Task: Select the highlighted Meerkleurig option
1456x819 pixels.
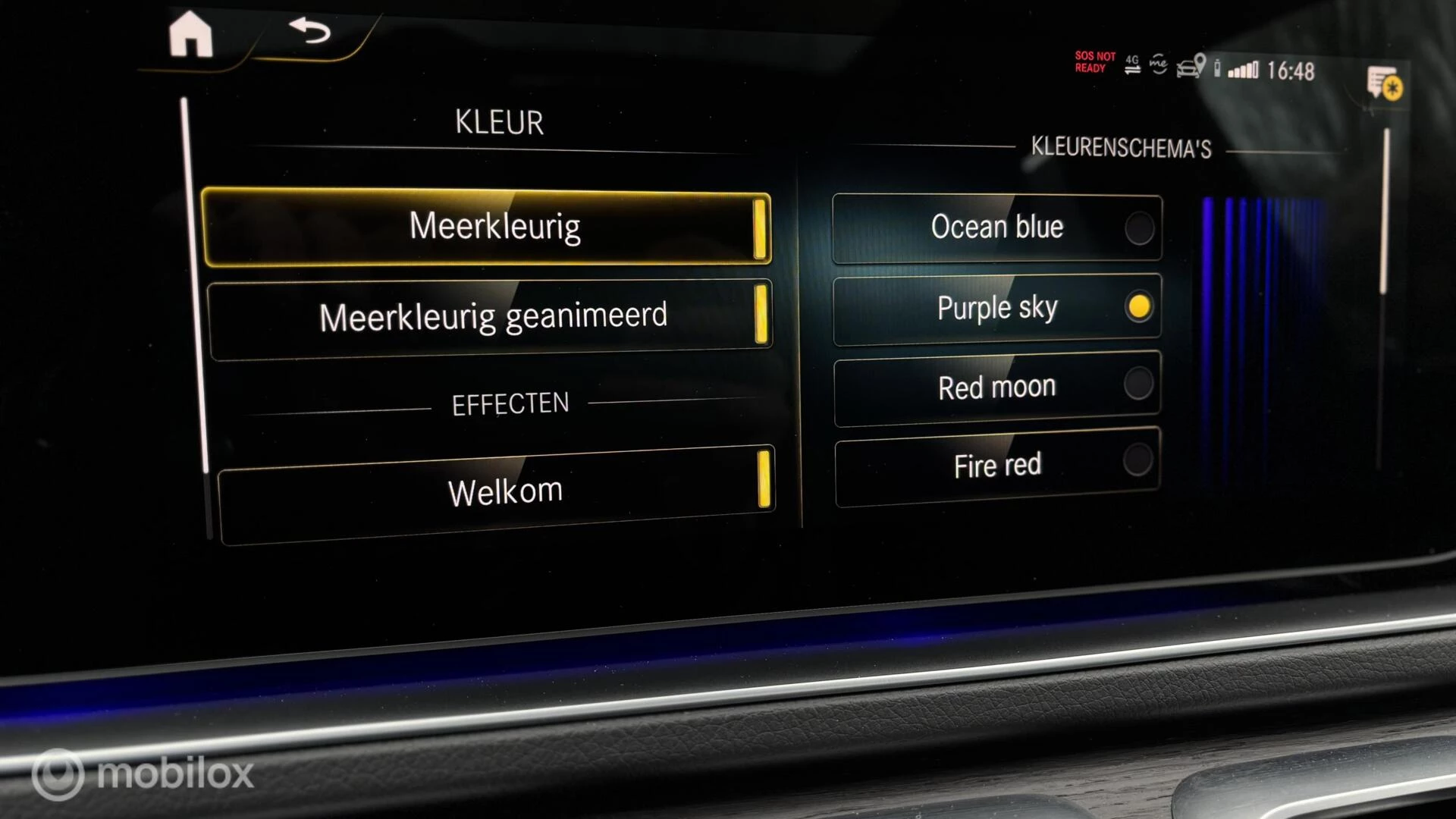Action: [494, 226]
